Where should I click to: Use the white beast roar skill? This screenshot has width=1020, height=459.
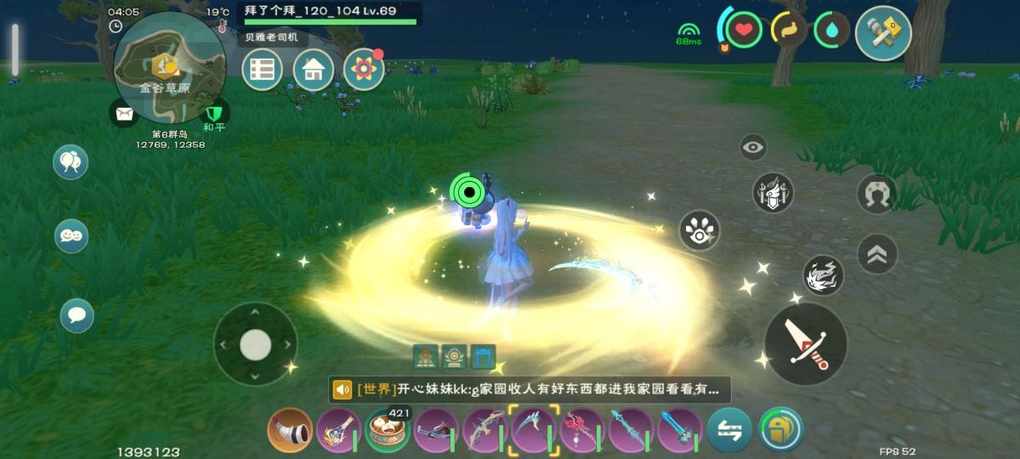coord(822,275)
